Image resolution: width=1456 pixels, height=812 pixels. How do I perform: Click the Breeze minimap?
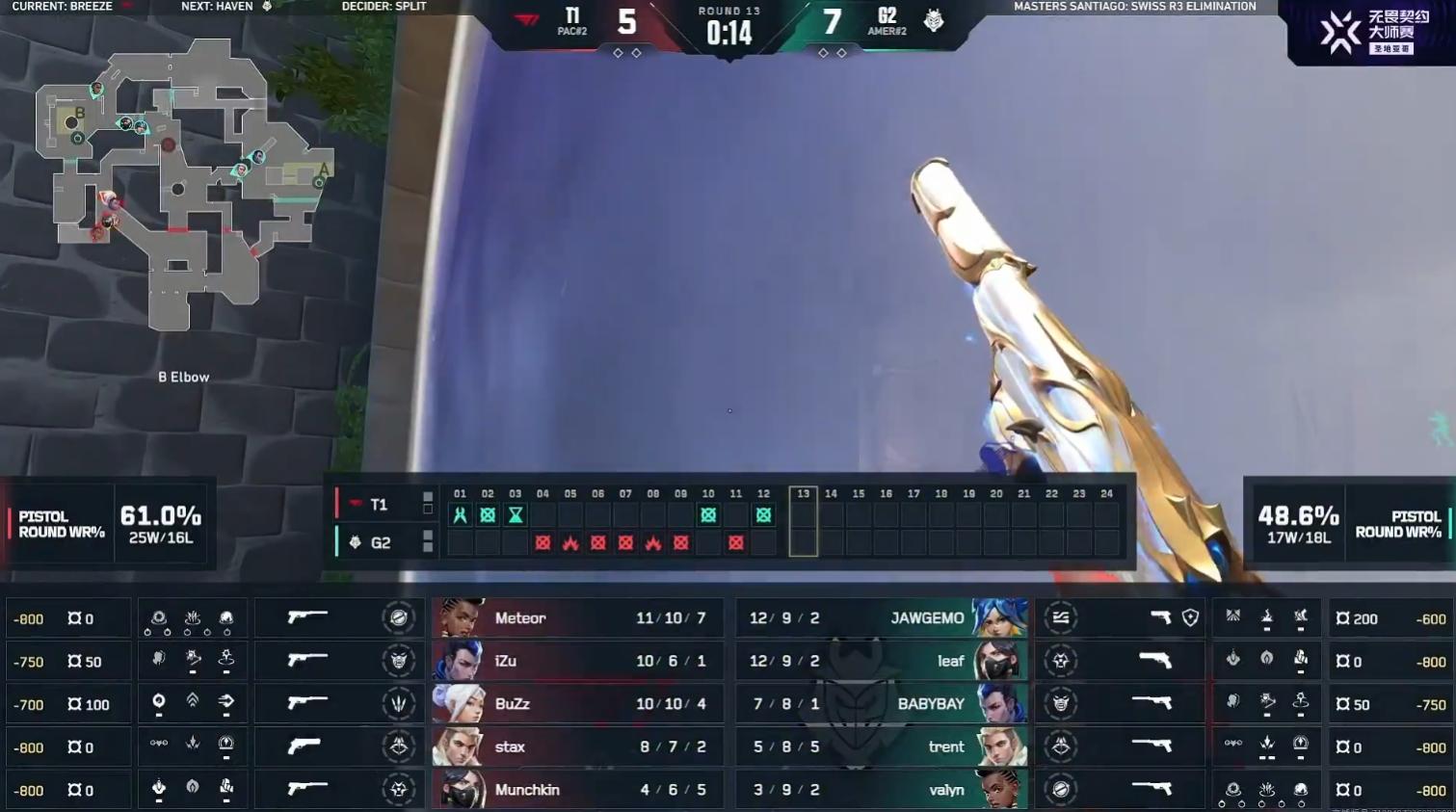pos(183,183)
